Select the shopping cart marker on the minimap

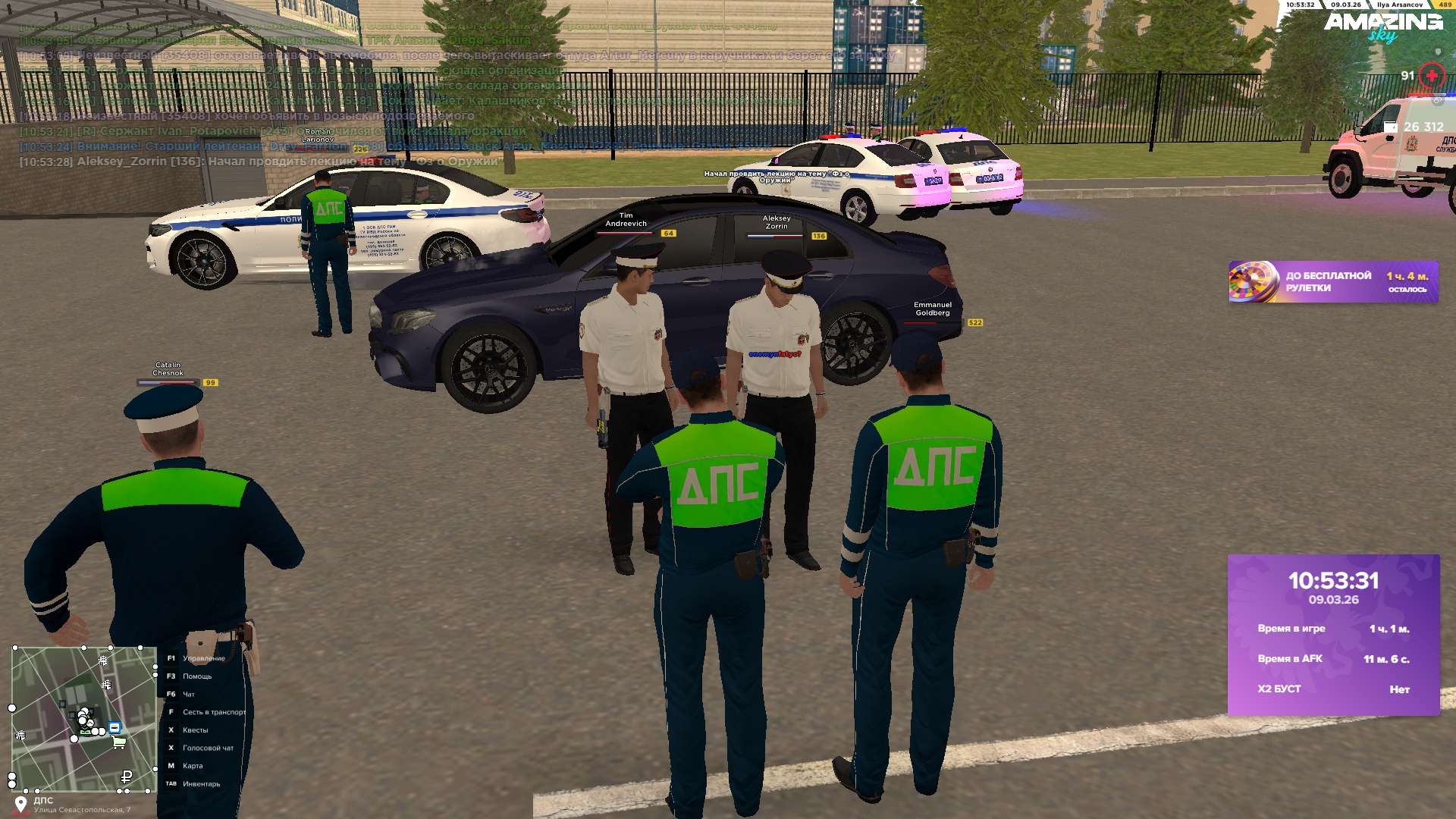click(119, 742)
